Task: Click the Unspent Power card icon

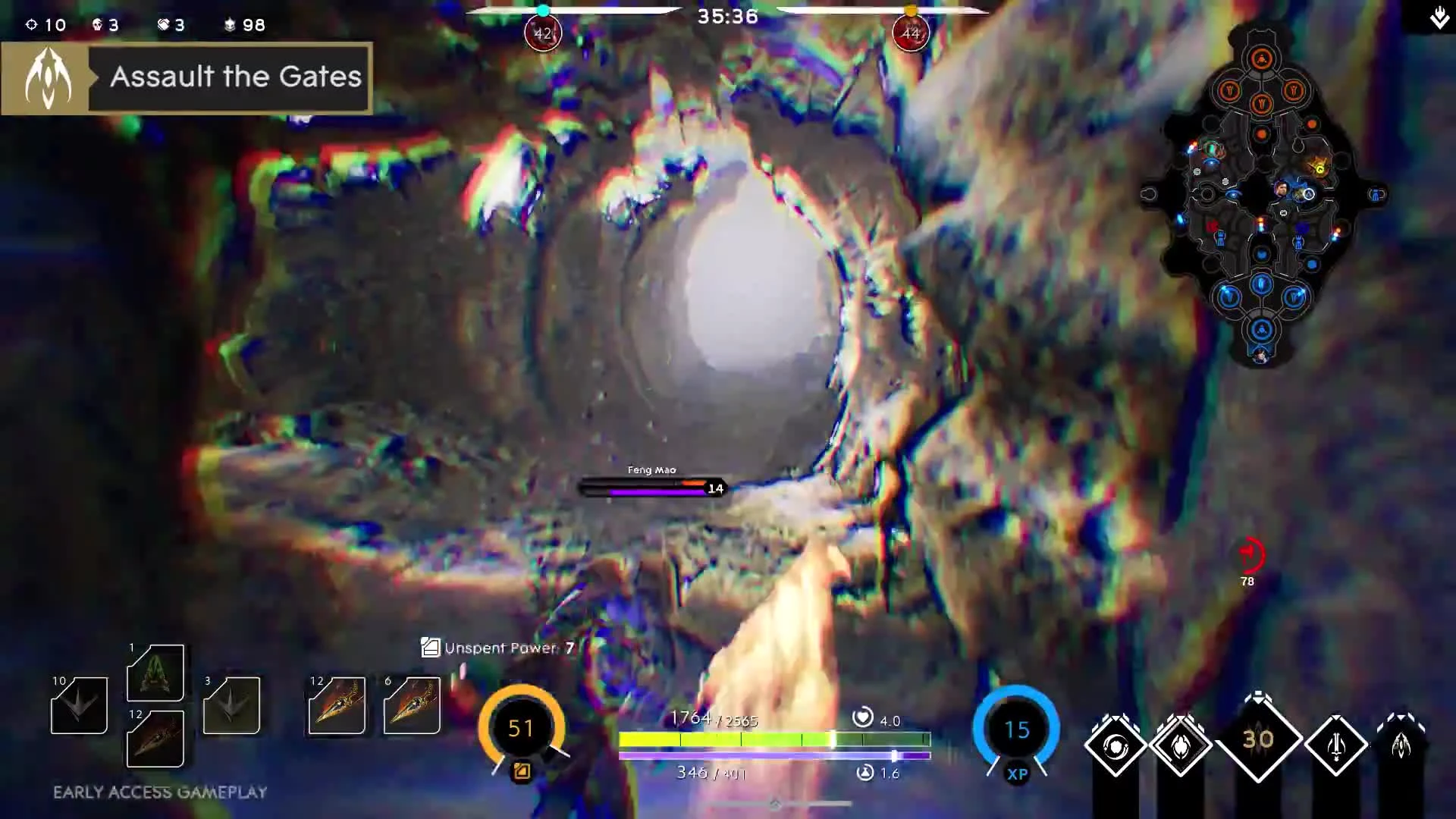Action: point(430,648)
